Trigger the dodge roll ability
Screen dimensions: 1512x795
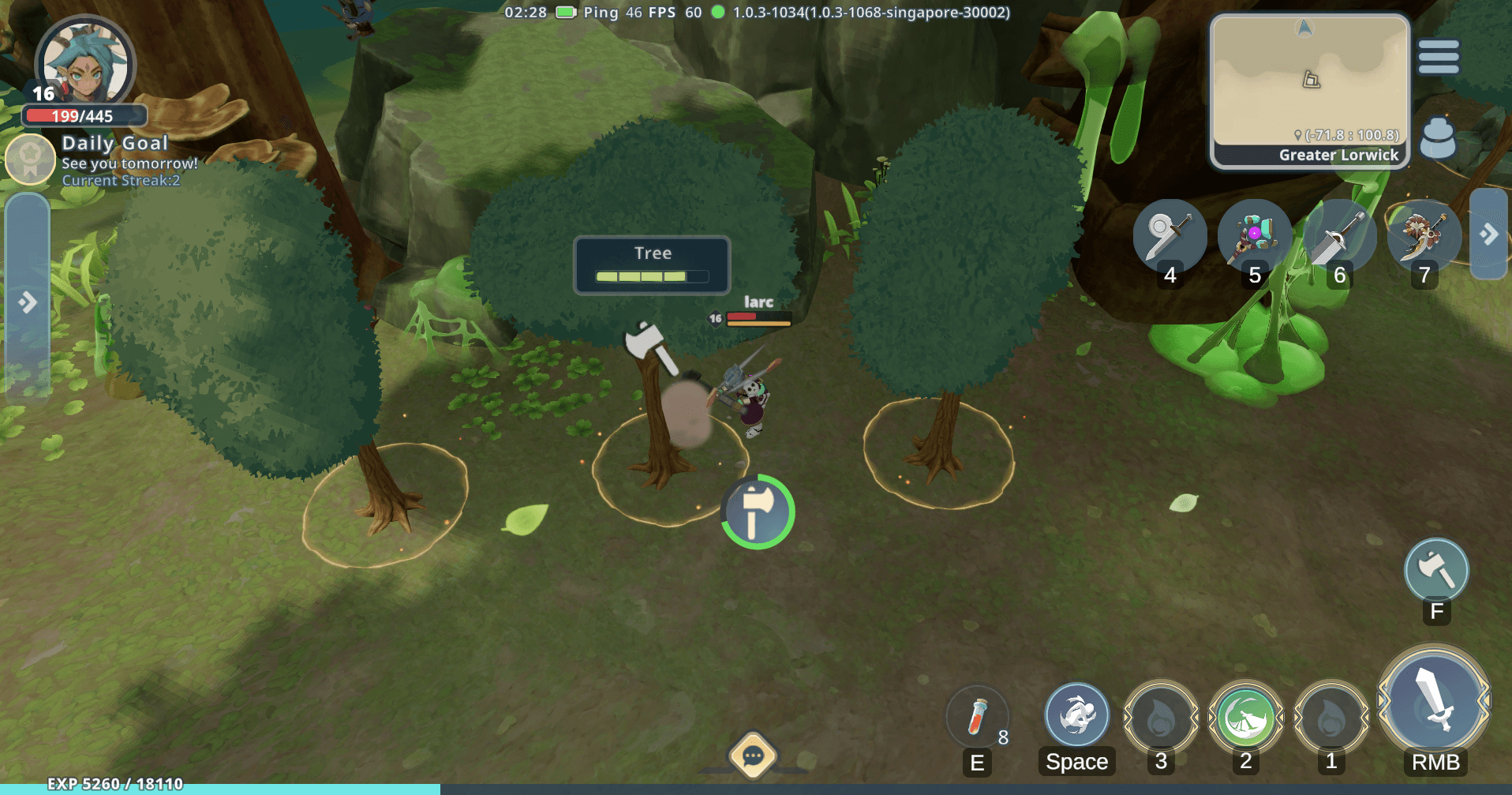[1076, 716]
